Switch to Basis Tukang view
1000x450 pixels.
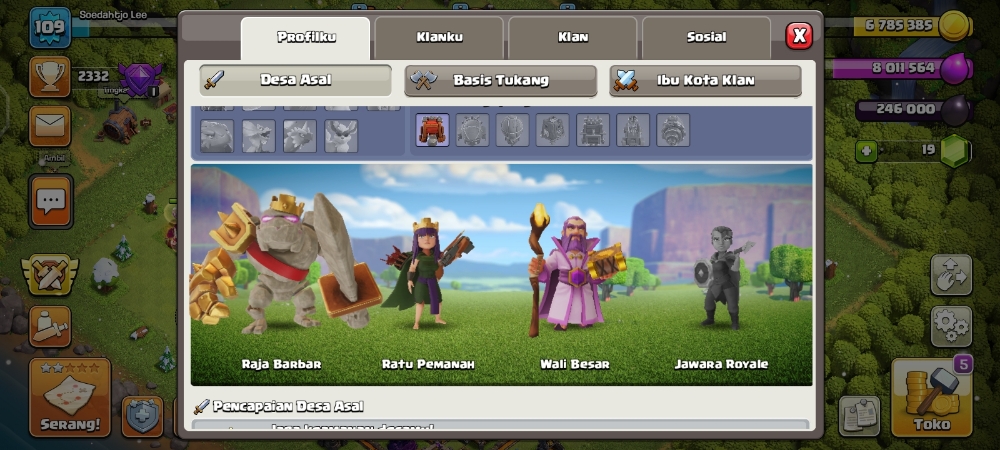pyautogui.click(x=500, y=80)
